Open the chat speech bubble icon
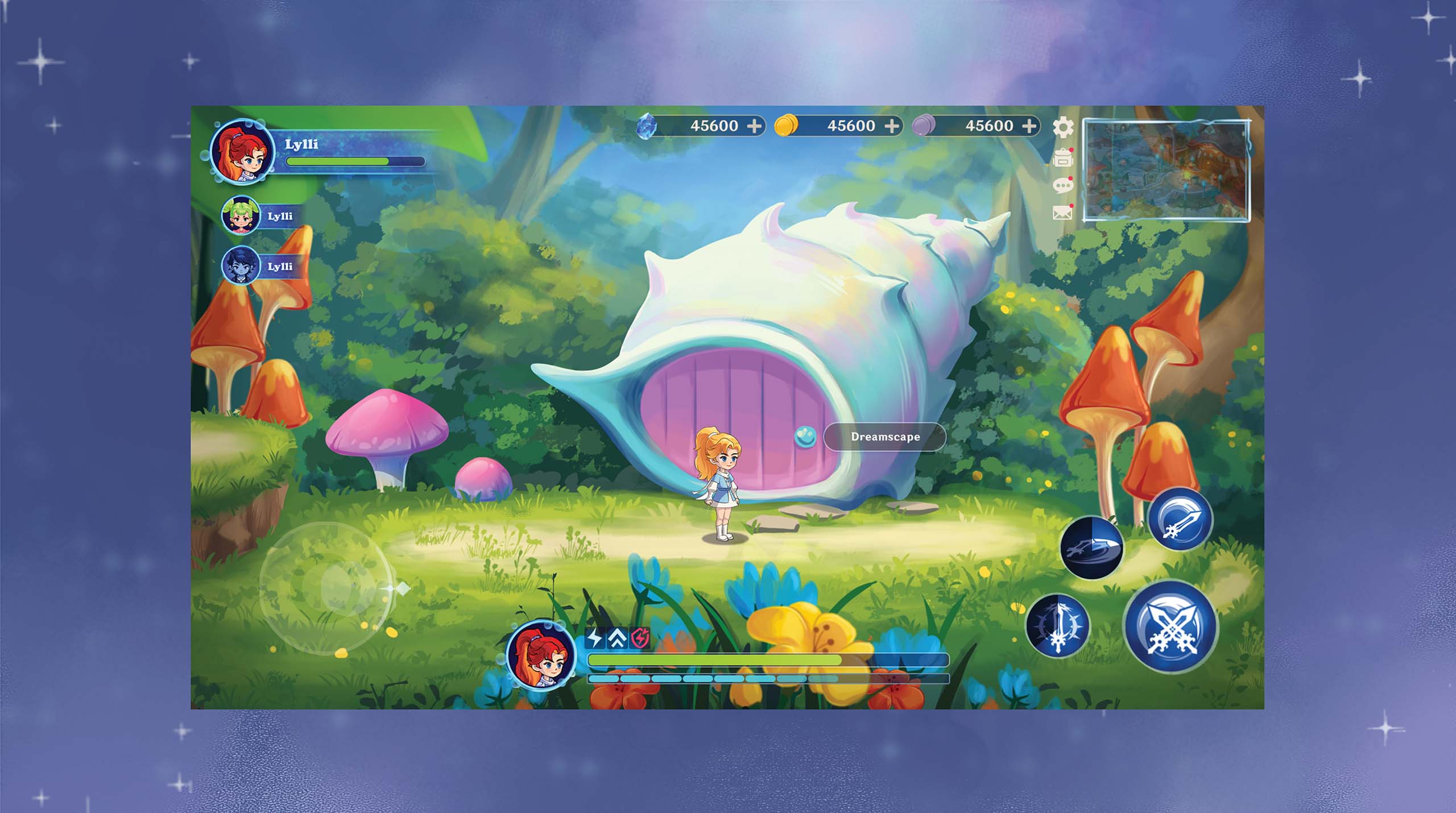Viewport: 1456px width, 813px height. 1062,185
